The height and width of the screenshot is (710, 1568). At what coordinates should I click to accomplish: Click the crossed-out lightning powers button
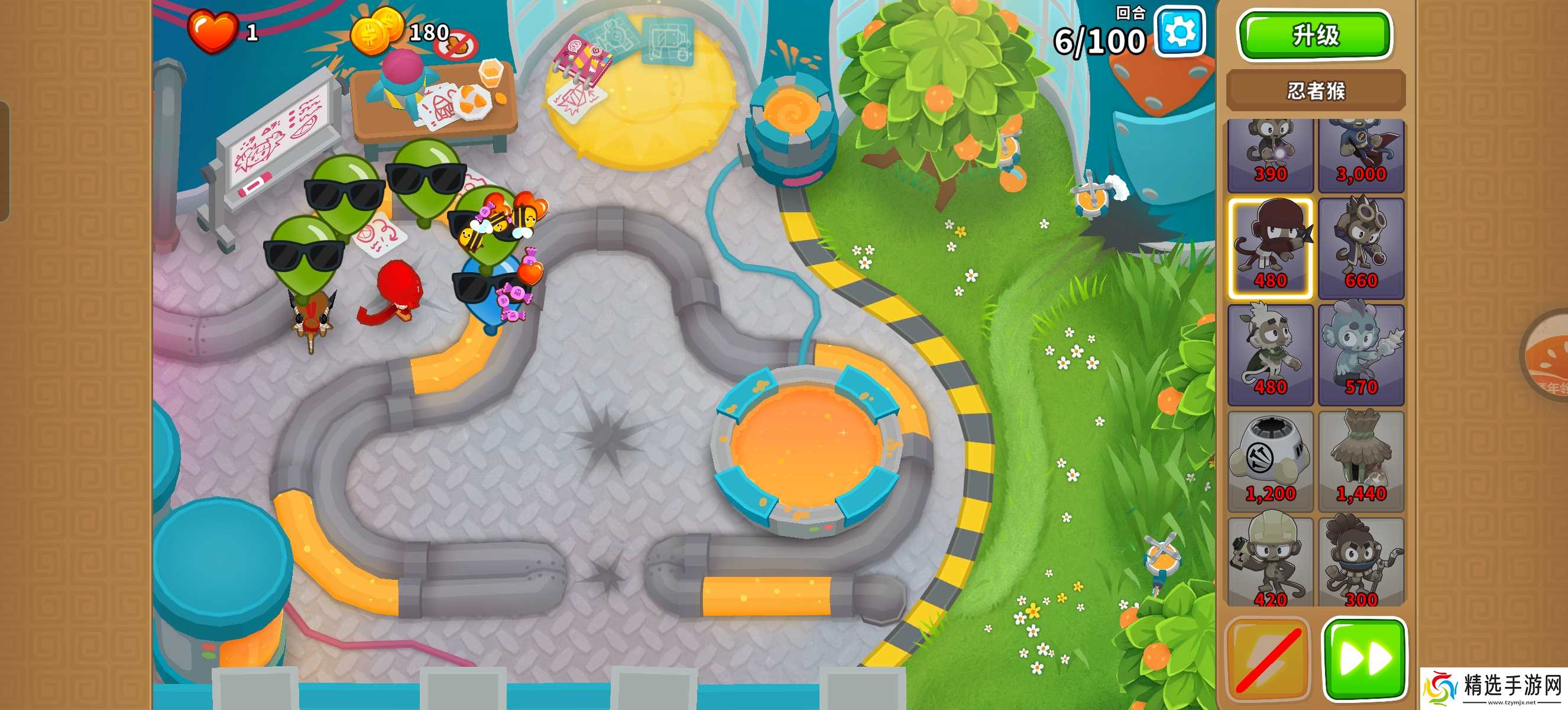[1268, 657]
